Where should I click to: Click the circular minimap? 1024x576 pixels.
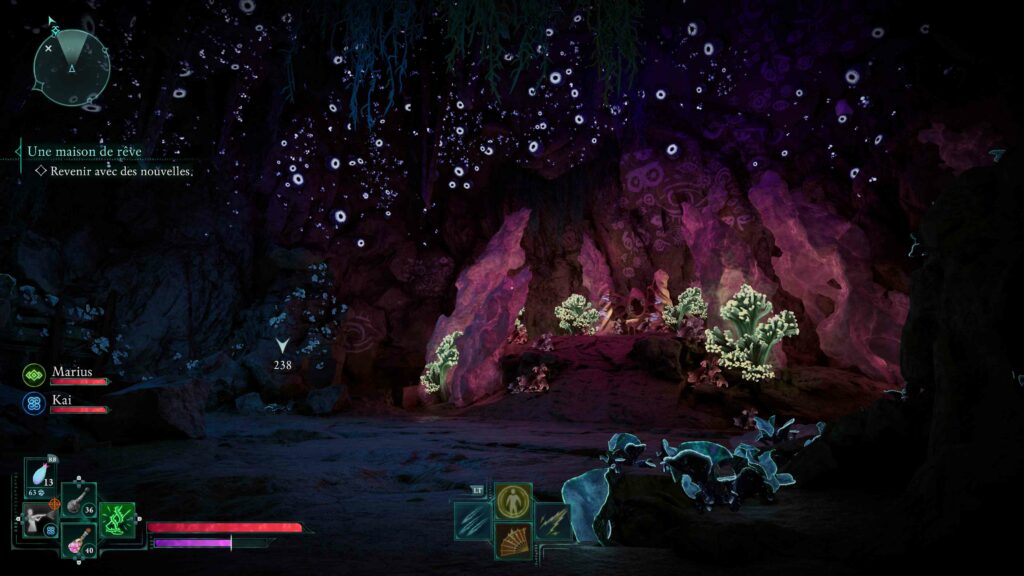click(x=71, y=68)
